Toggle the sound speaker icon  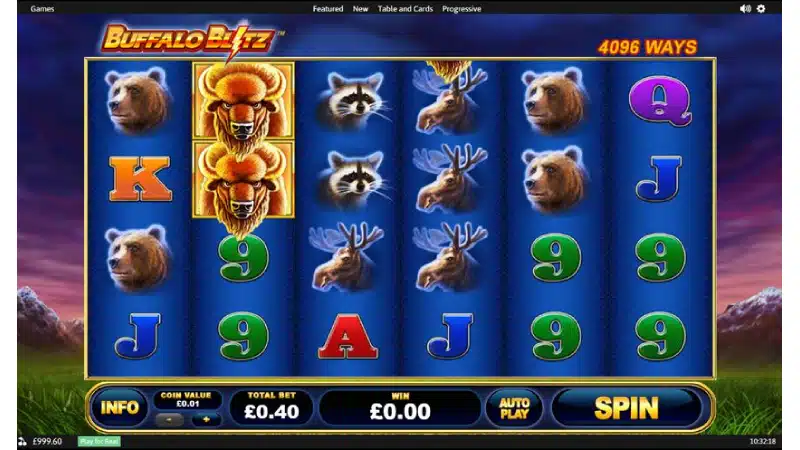coord(745,9)
